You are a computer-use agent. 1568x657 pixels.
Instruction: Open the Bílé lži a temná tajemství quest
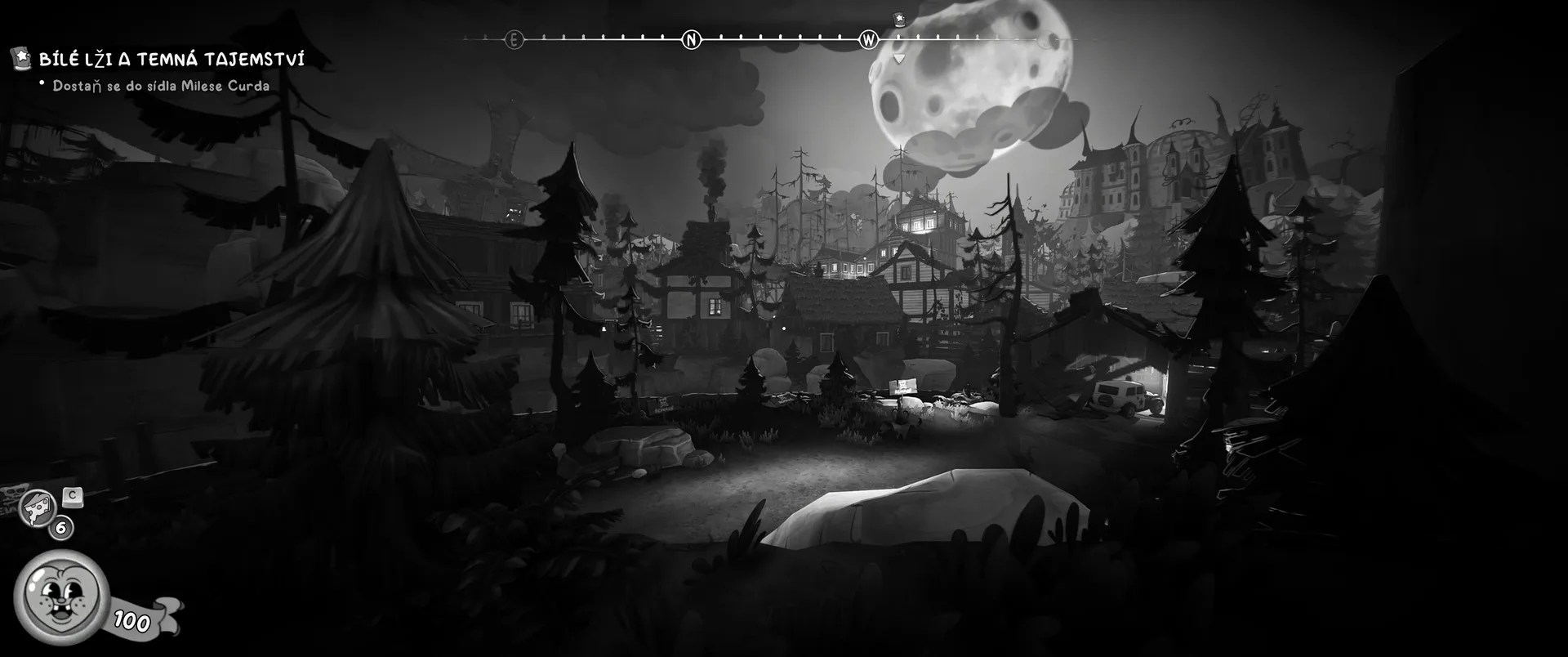(171, 59)
